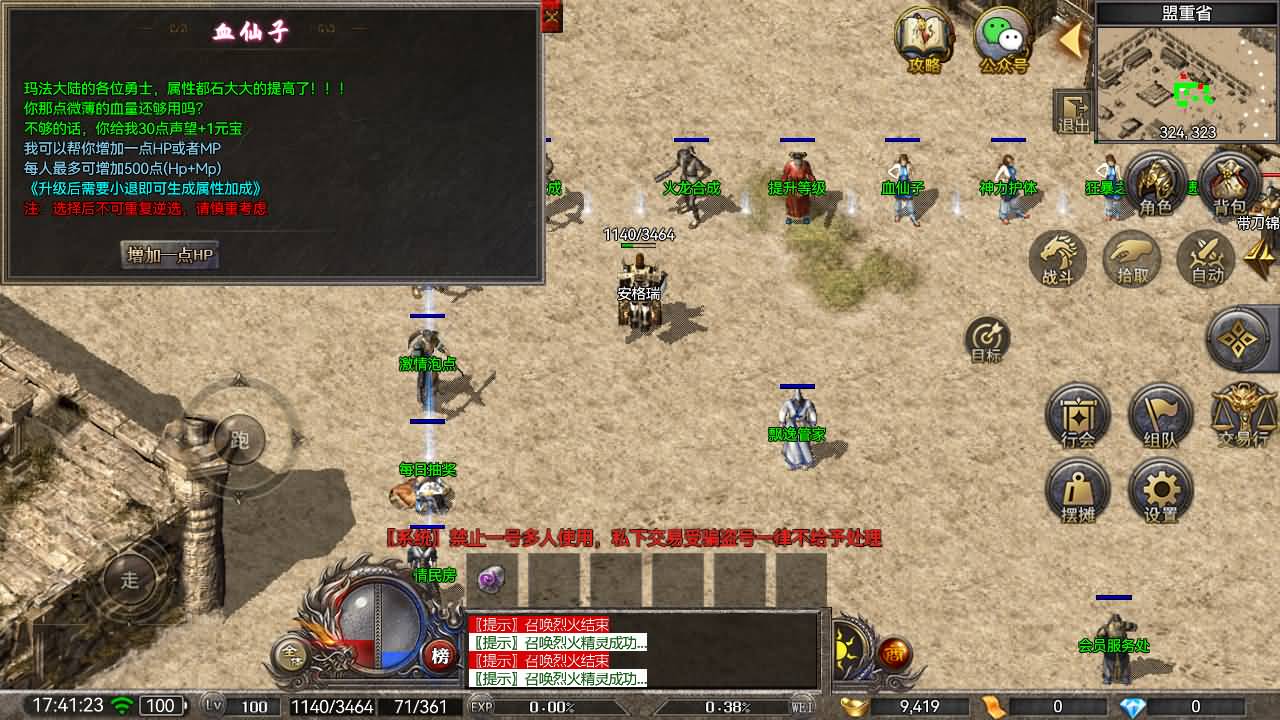Open the minimap
Viewport: 1280px width, 720px height.
[x=1187, y=82]
